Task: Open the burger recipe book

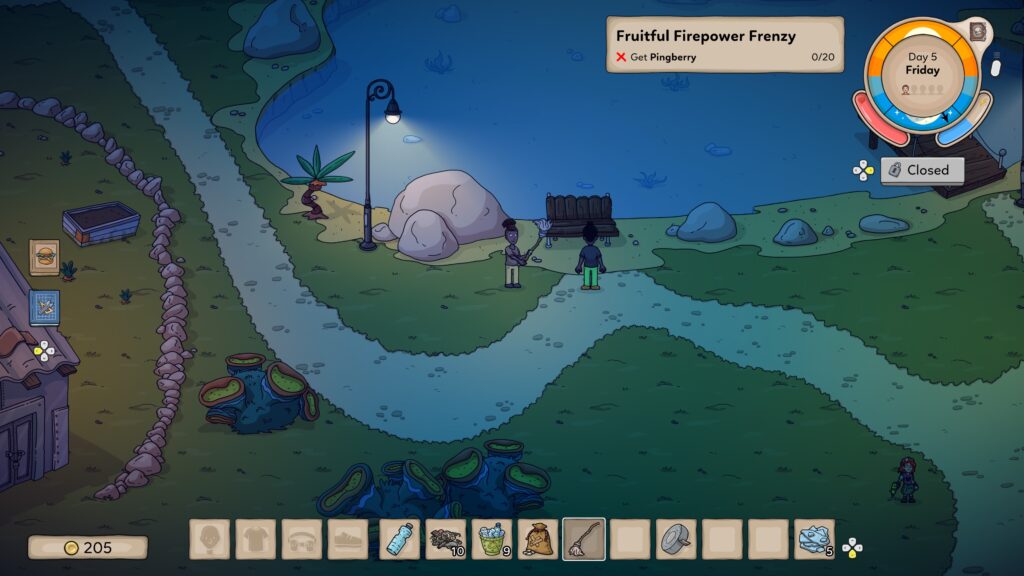Action: pyautogui.click(x=44, y=257)
